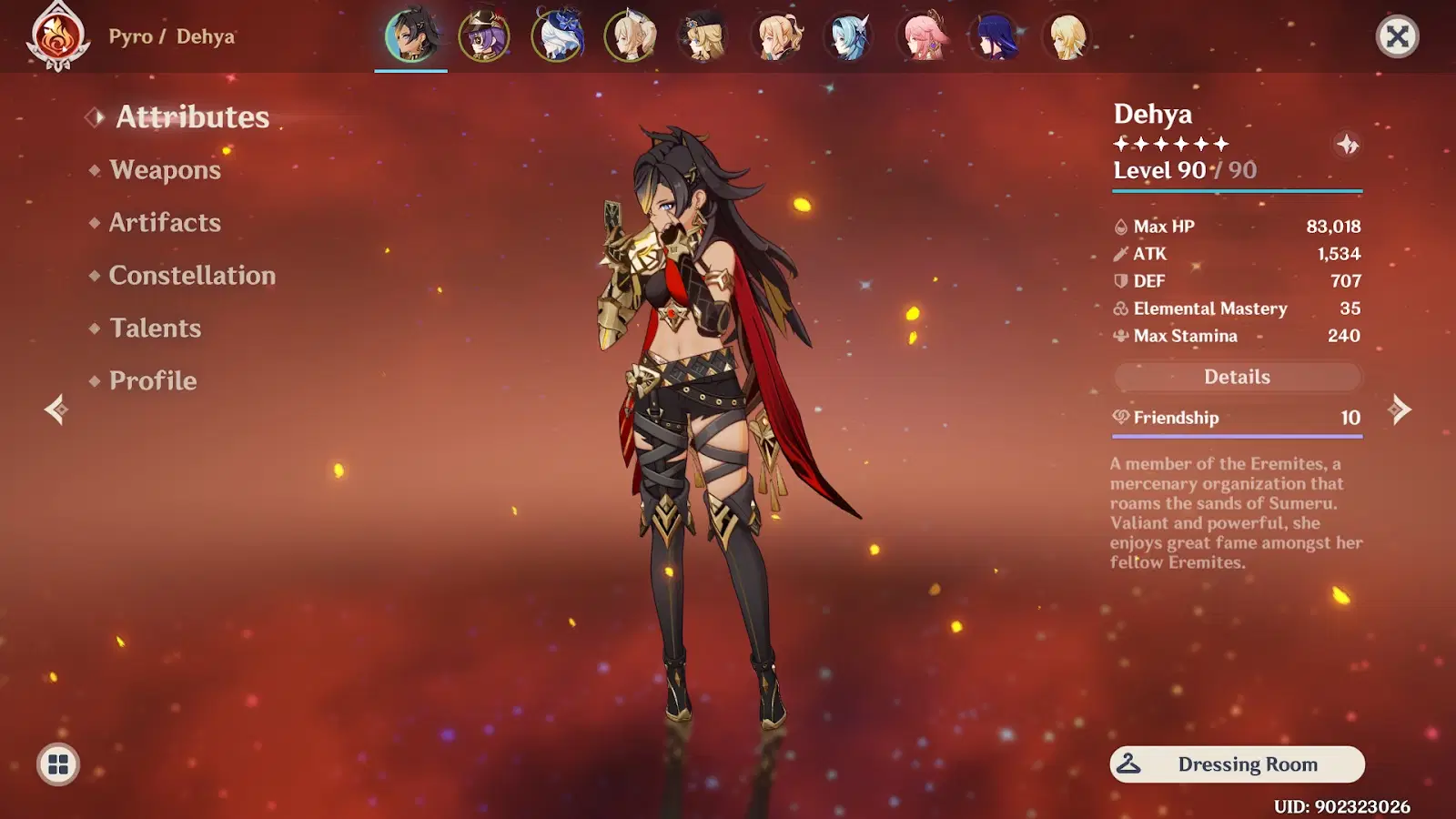
Task: Click the Elemental Mastery icon
Action: coord(1119,308)
